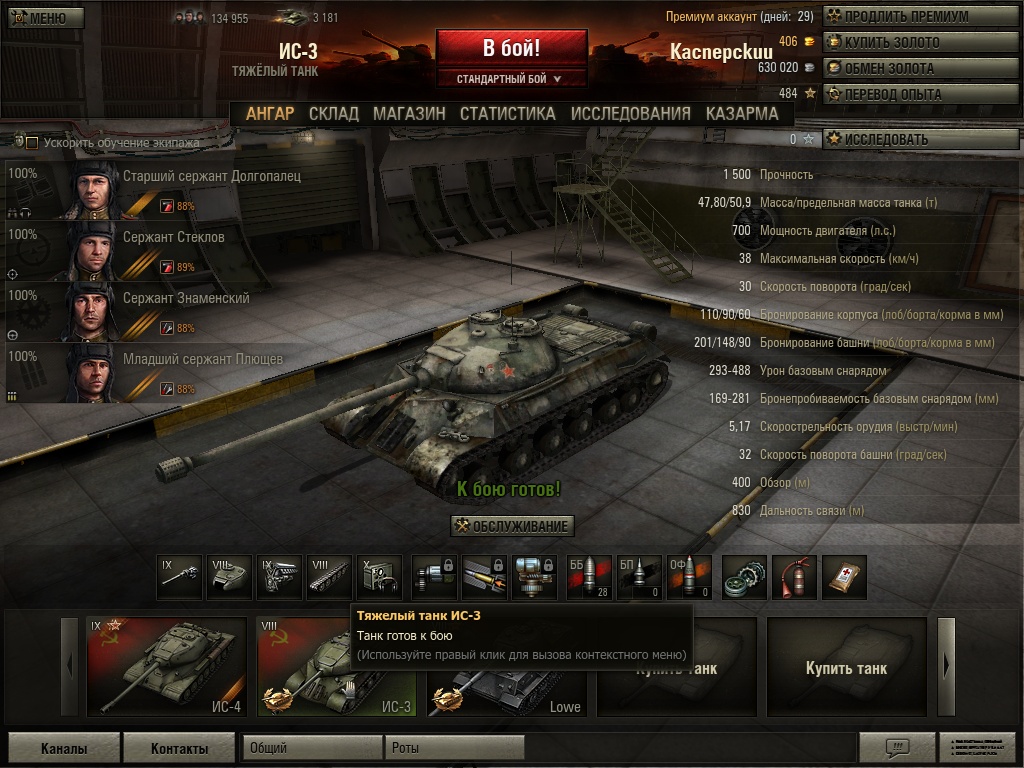Open the Меню button
This screenshot has height=768, width=1024.
(x=39, y=18)
